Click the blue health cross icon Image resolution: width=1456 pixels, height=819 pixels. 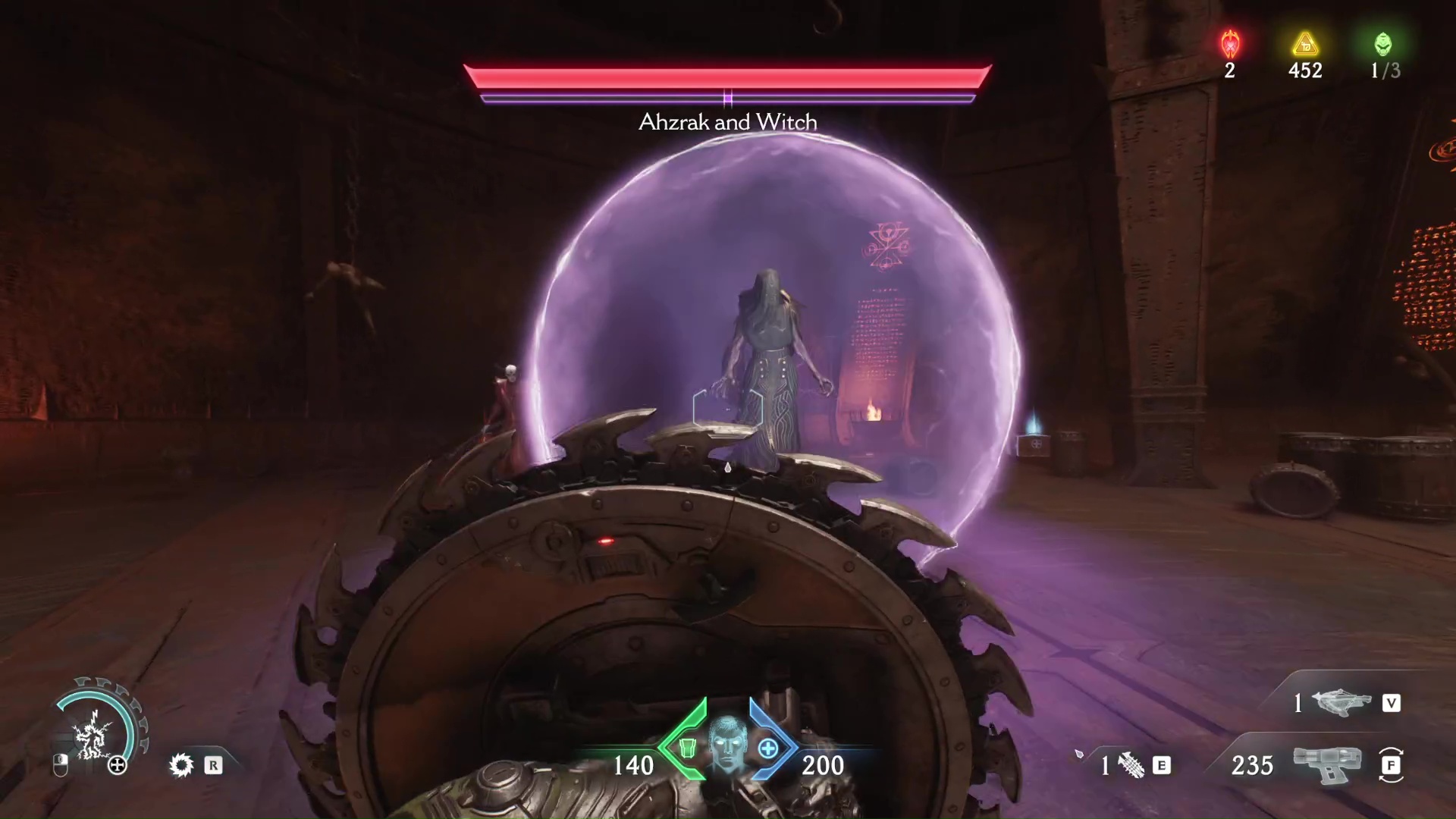[x=768, y=749]
